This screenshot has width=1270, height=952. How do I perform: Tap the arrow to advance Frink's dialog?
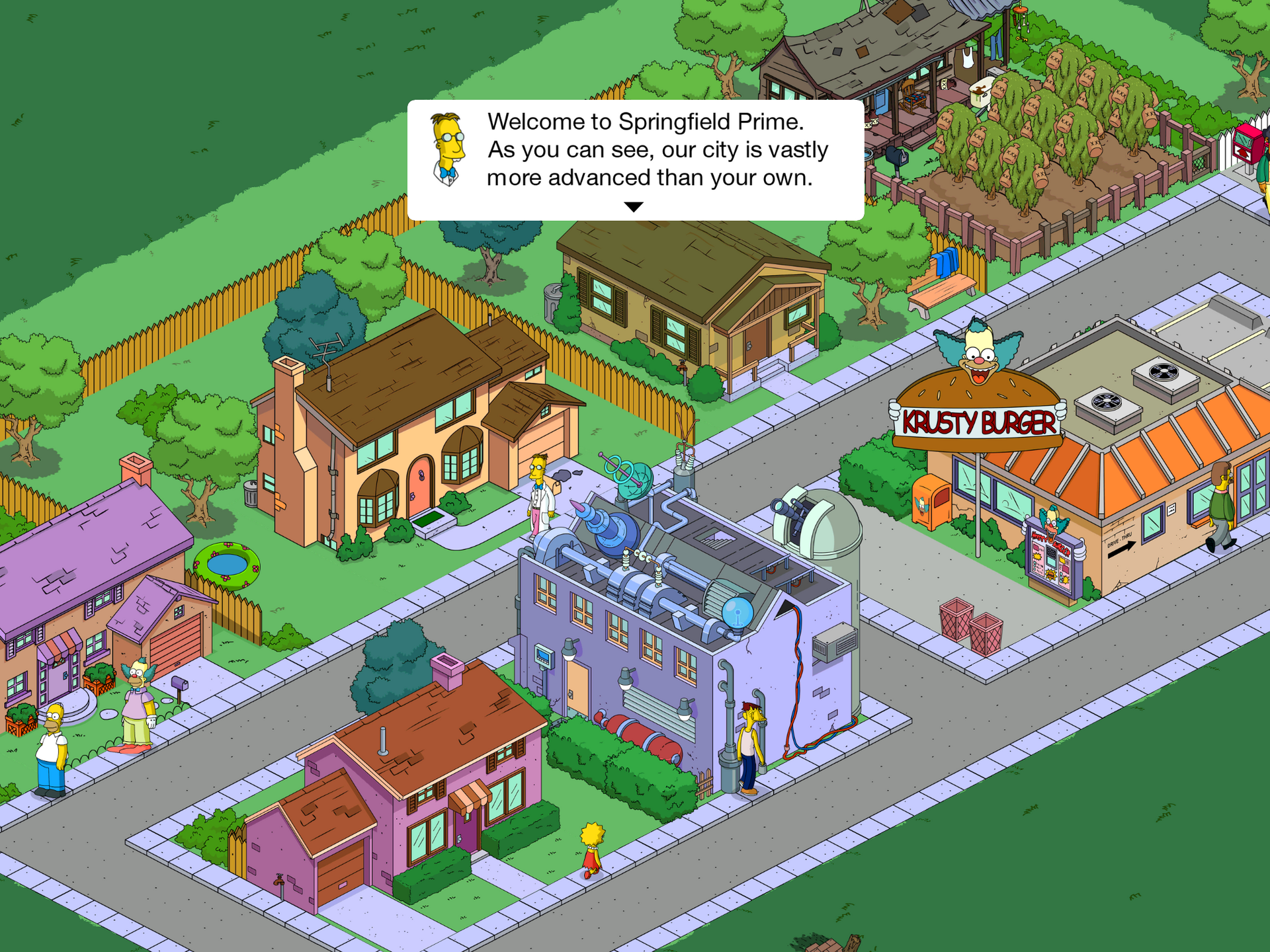click(634, 207)
